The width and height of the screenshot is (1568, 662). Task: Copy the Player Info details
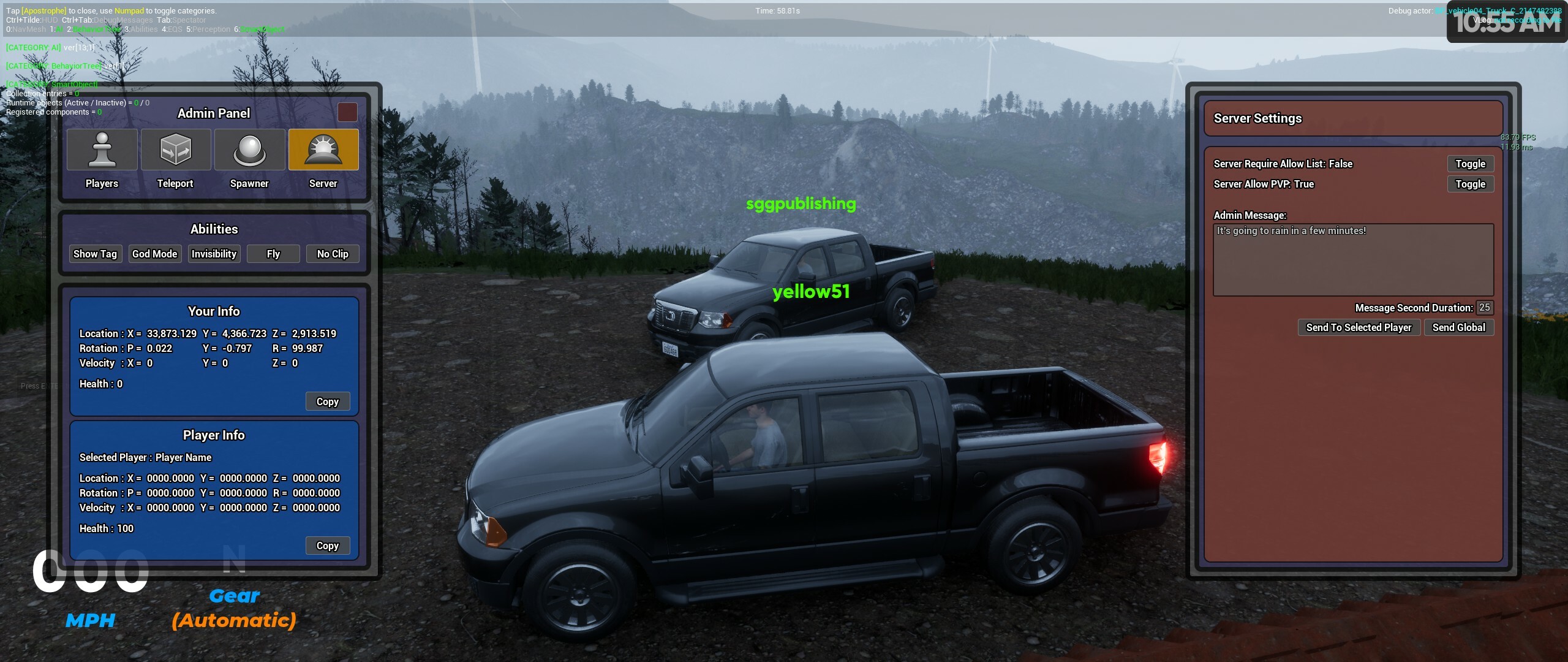328,546
